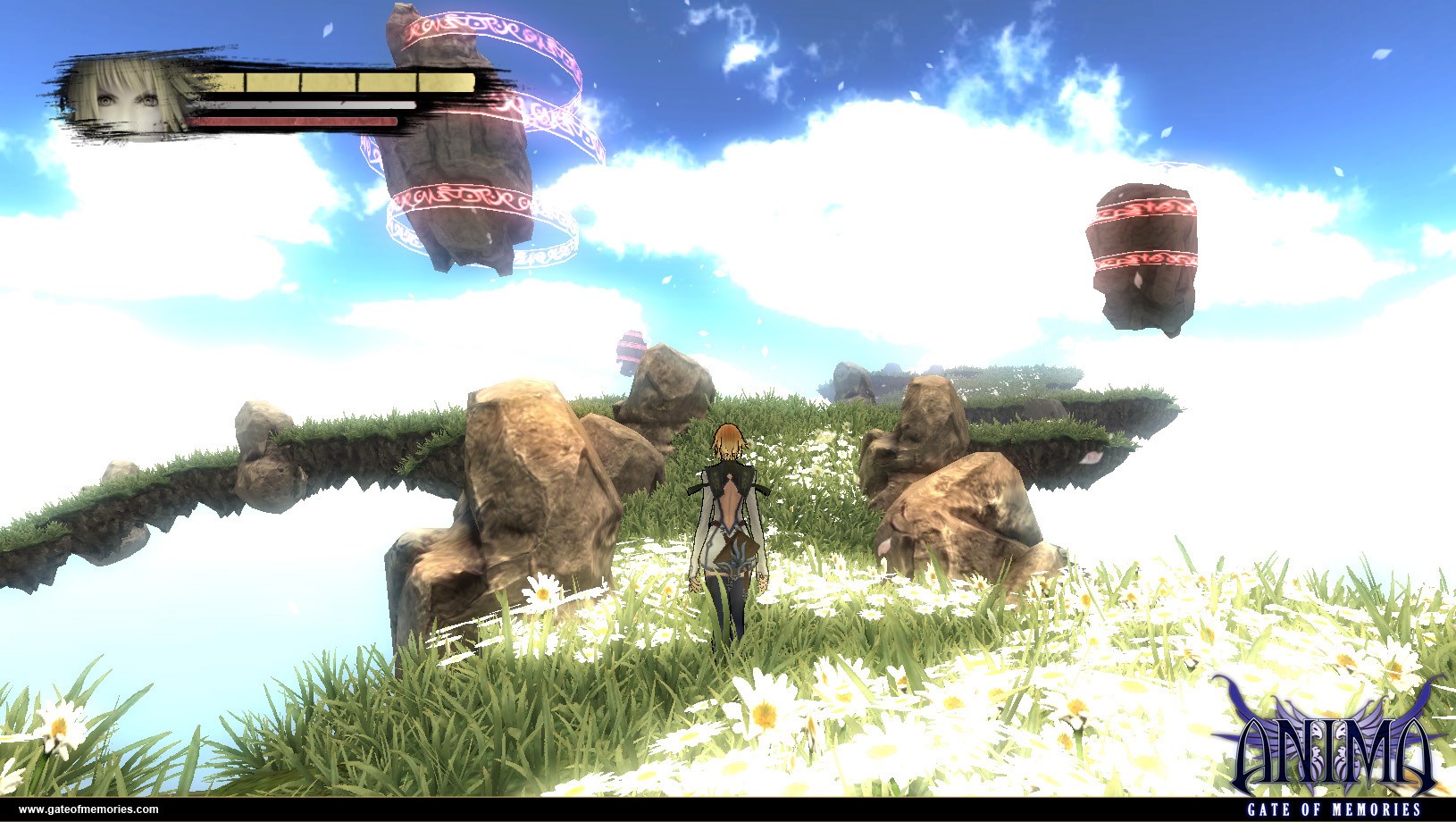Click the blonde character portrait in the HUD
Image resolution: width=1456 pixels, height=822 pixels.
coord(127,98)
